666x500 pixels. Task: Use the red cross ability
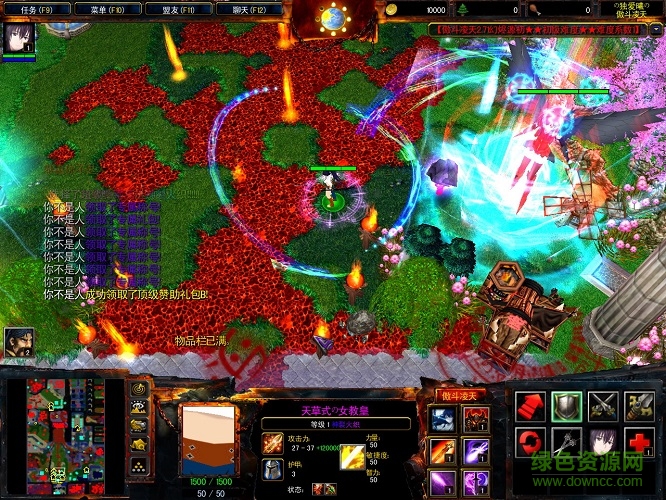tap(640, 442)
